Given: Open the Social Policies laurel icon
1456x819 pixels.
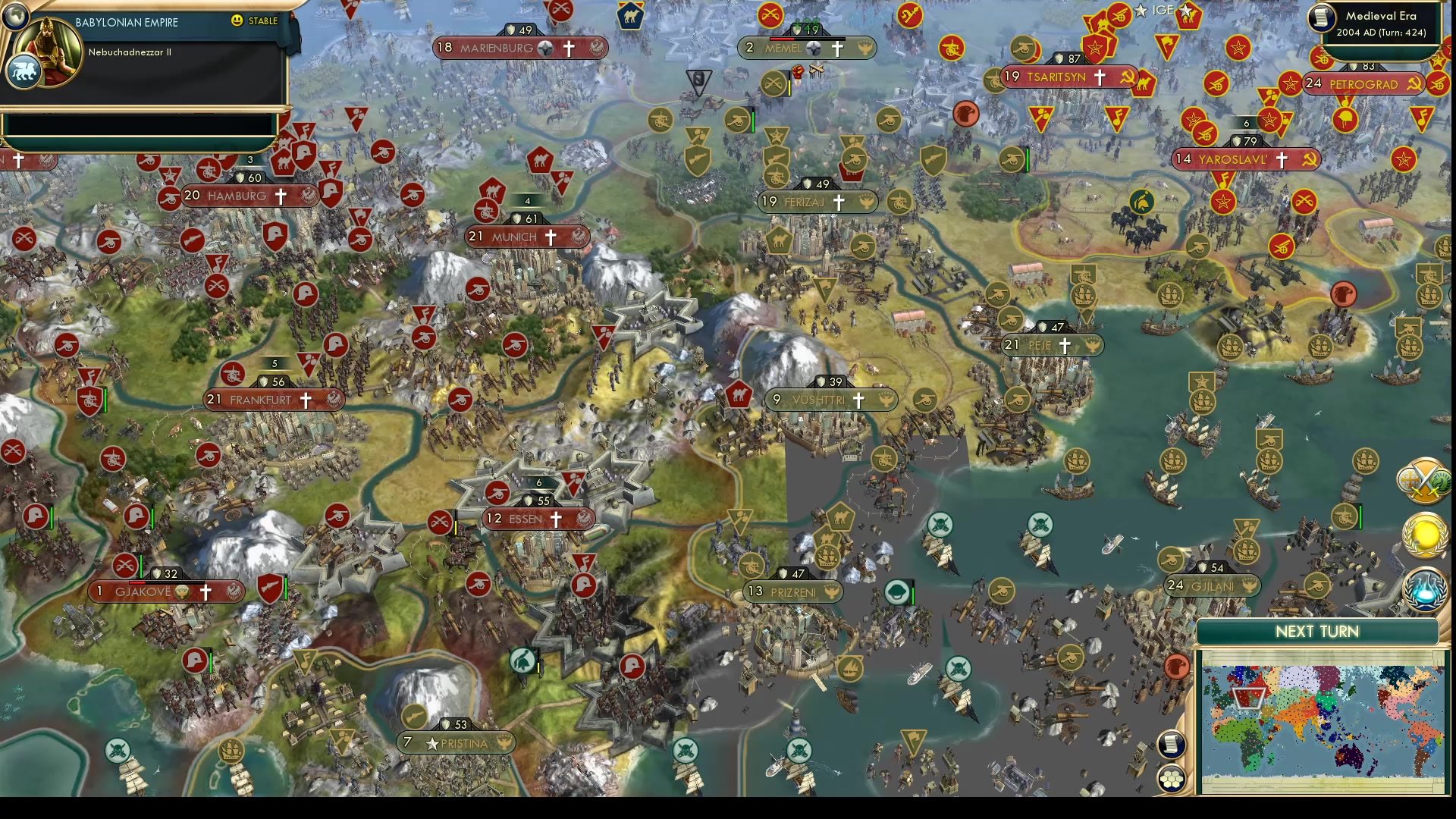Looking at the screenshot, I should 1423,535.
